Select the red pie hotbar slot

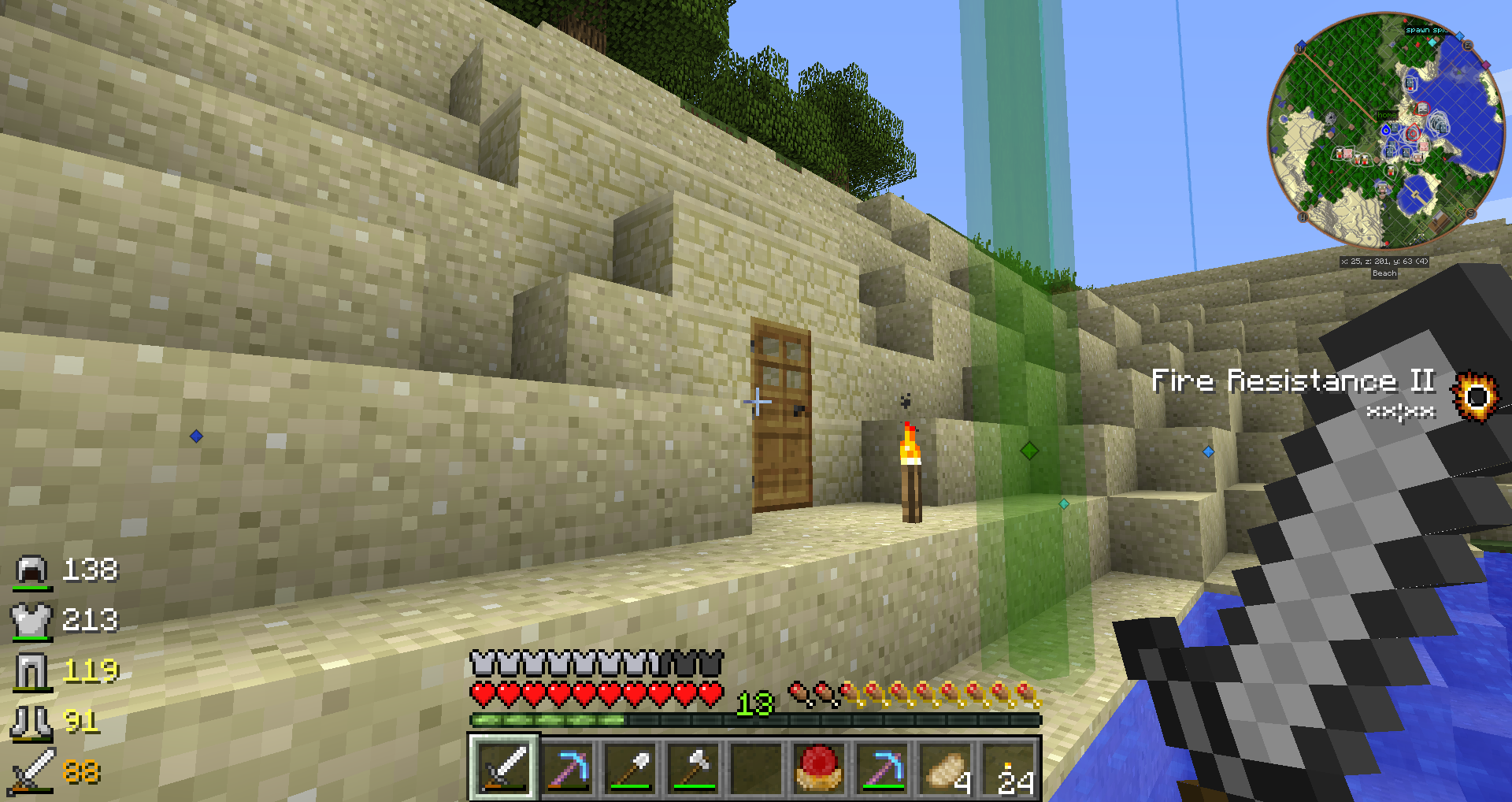[819, 768]
